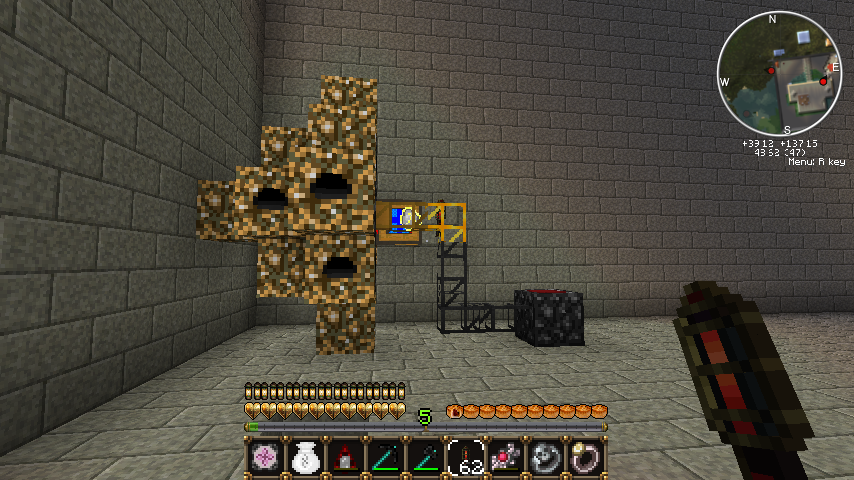This screenshot has height=480, width=854.
Task: Click the circular minimap
Action: click(780, 73)
